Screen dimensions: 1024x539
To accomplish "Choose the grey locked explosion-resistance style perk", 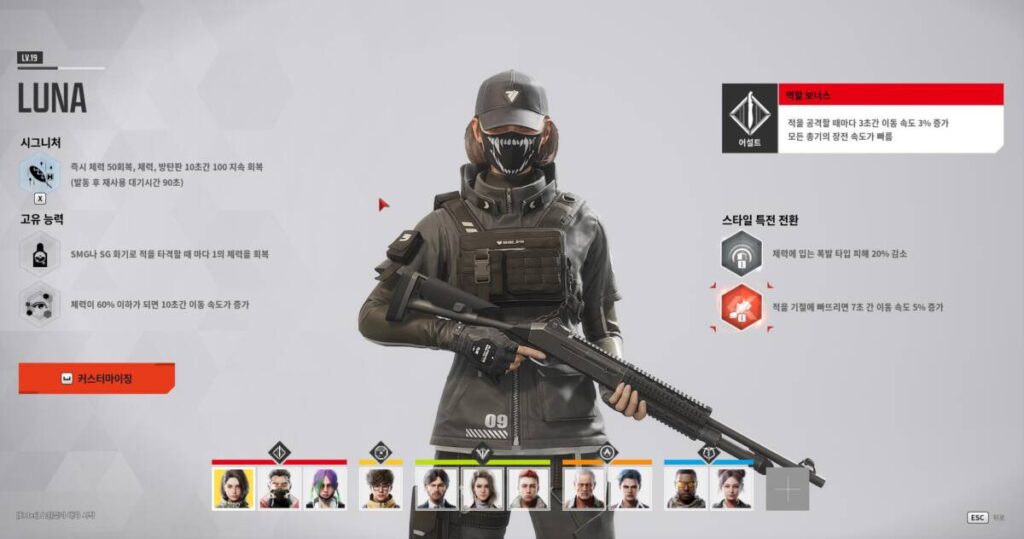I will [x=741, y=253].
